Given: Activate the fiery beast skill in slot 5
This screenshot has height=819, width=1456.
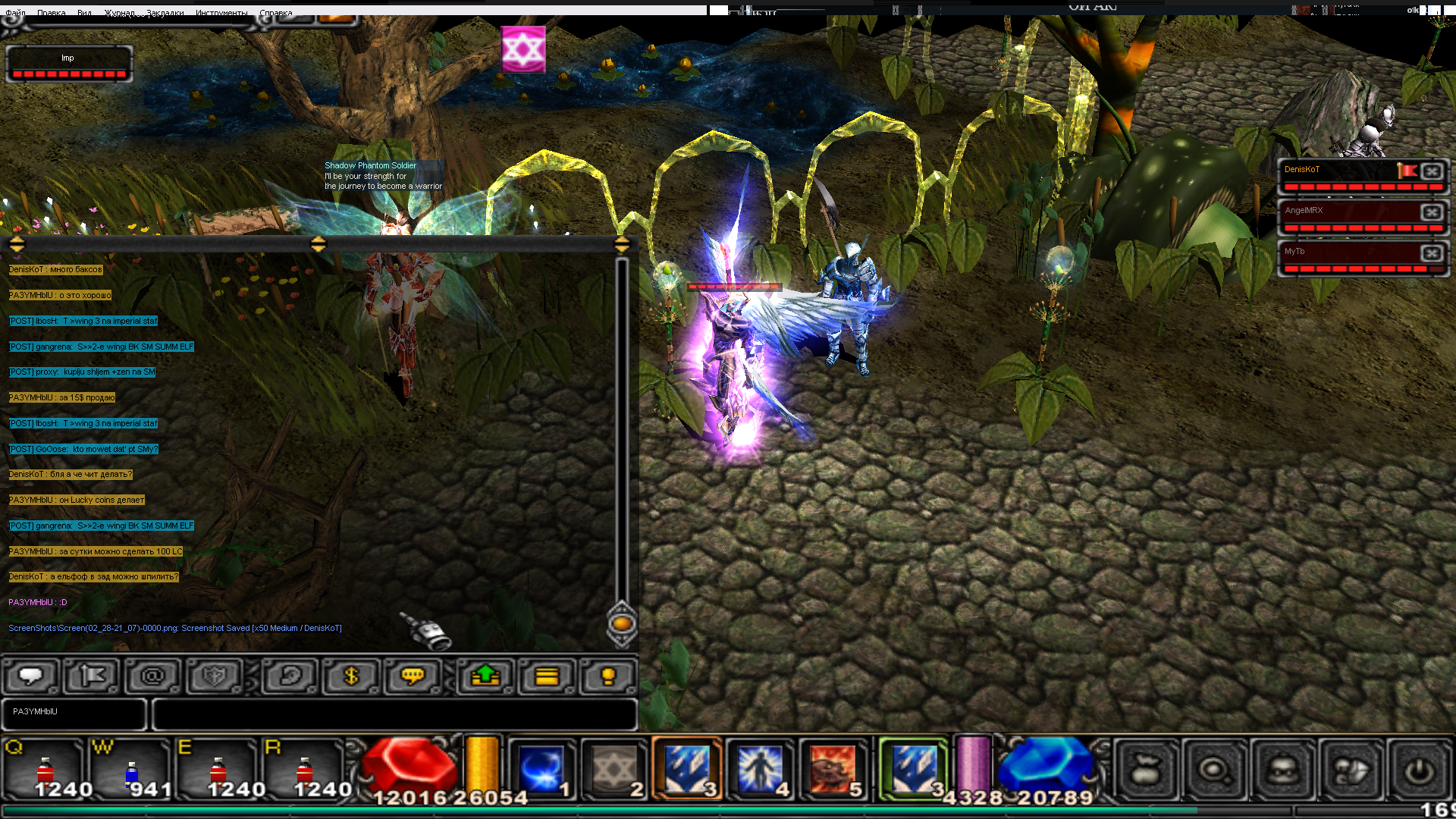Looking at the screenshot, I should click(x=833, y=769).
